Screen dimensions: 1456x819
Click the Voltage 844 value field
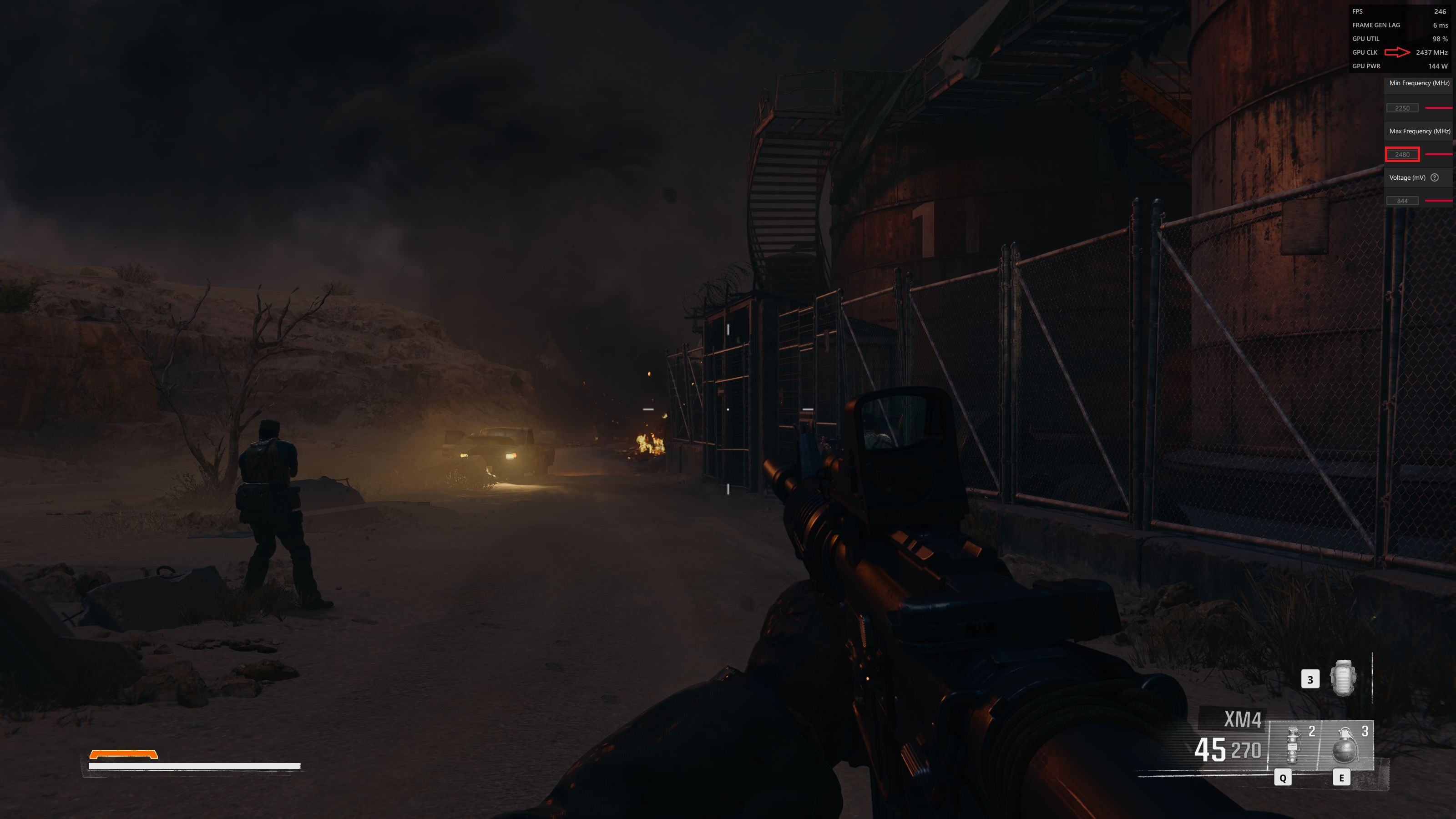coord(1402,201)
